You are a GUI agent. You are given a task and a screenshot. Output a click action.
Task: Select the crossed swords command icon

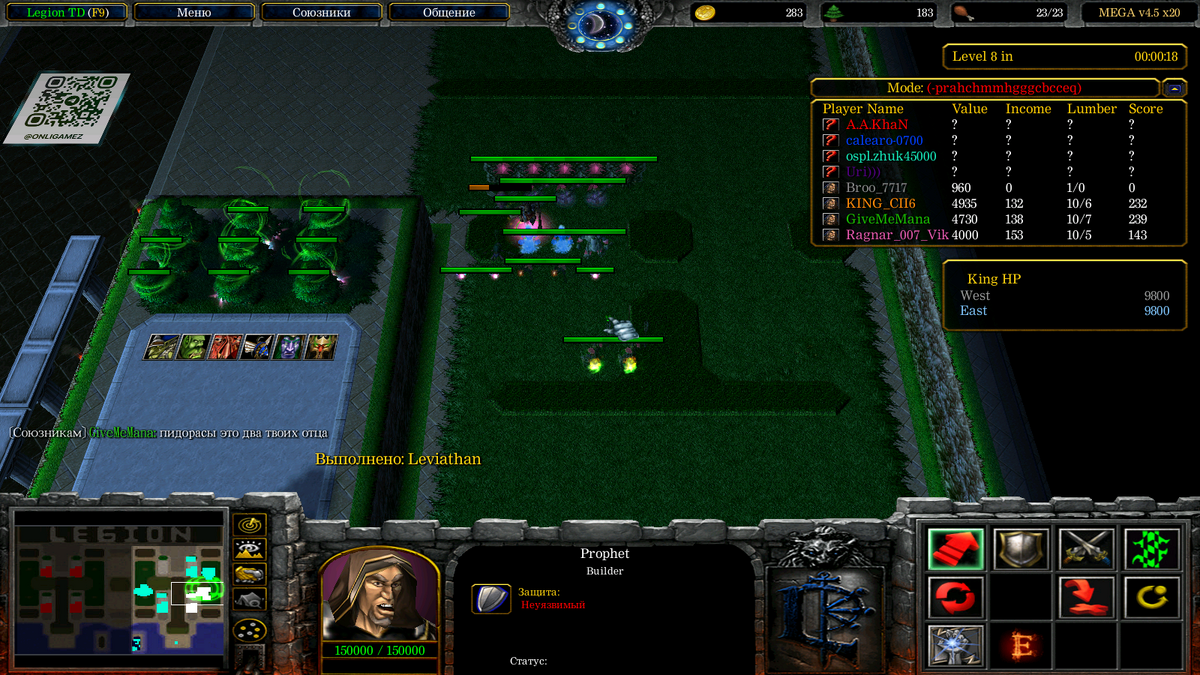tap(1086, 549)
